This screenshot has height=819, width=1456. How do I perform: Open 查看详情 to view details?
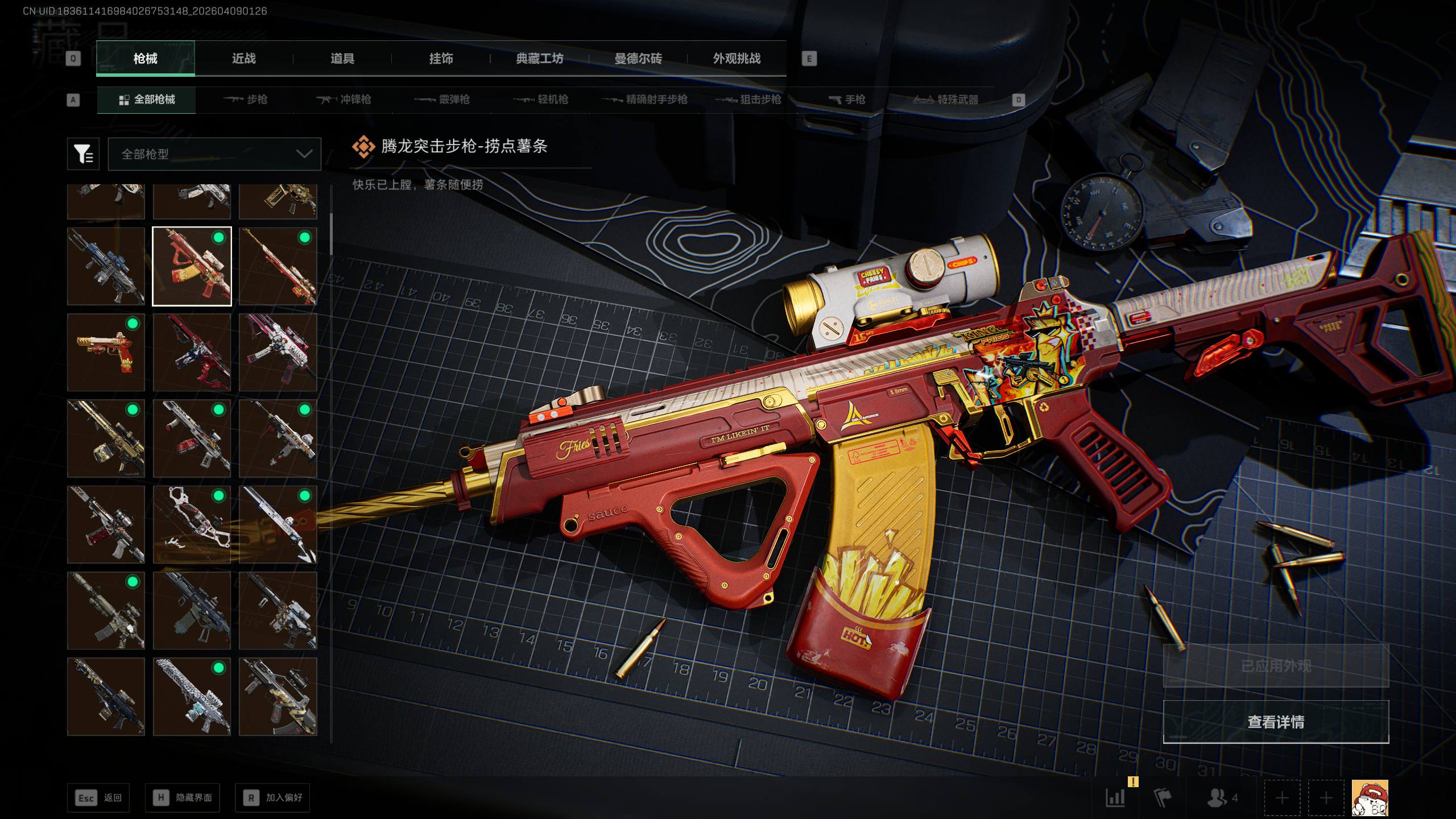tap(1276, 722)
